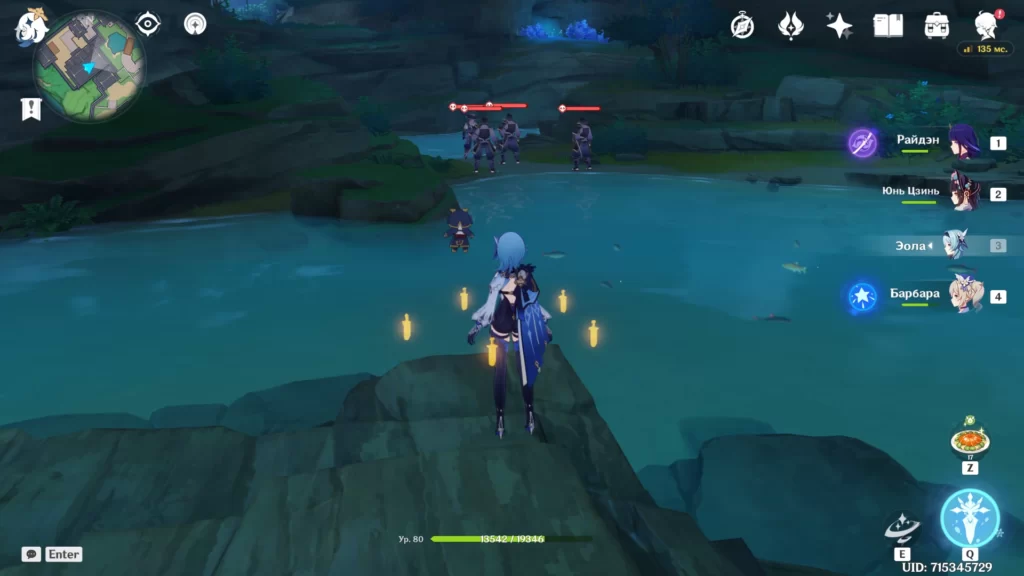Activate the elemental sight eye icon
This screenshot has width=1024, height=576.
pos(148,23)
